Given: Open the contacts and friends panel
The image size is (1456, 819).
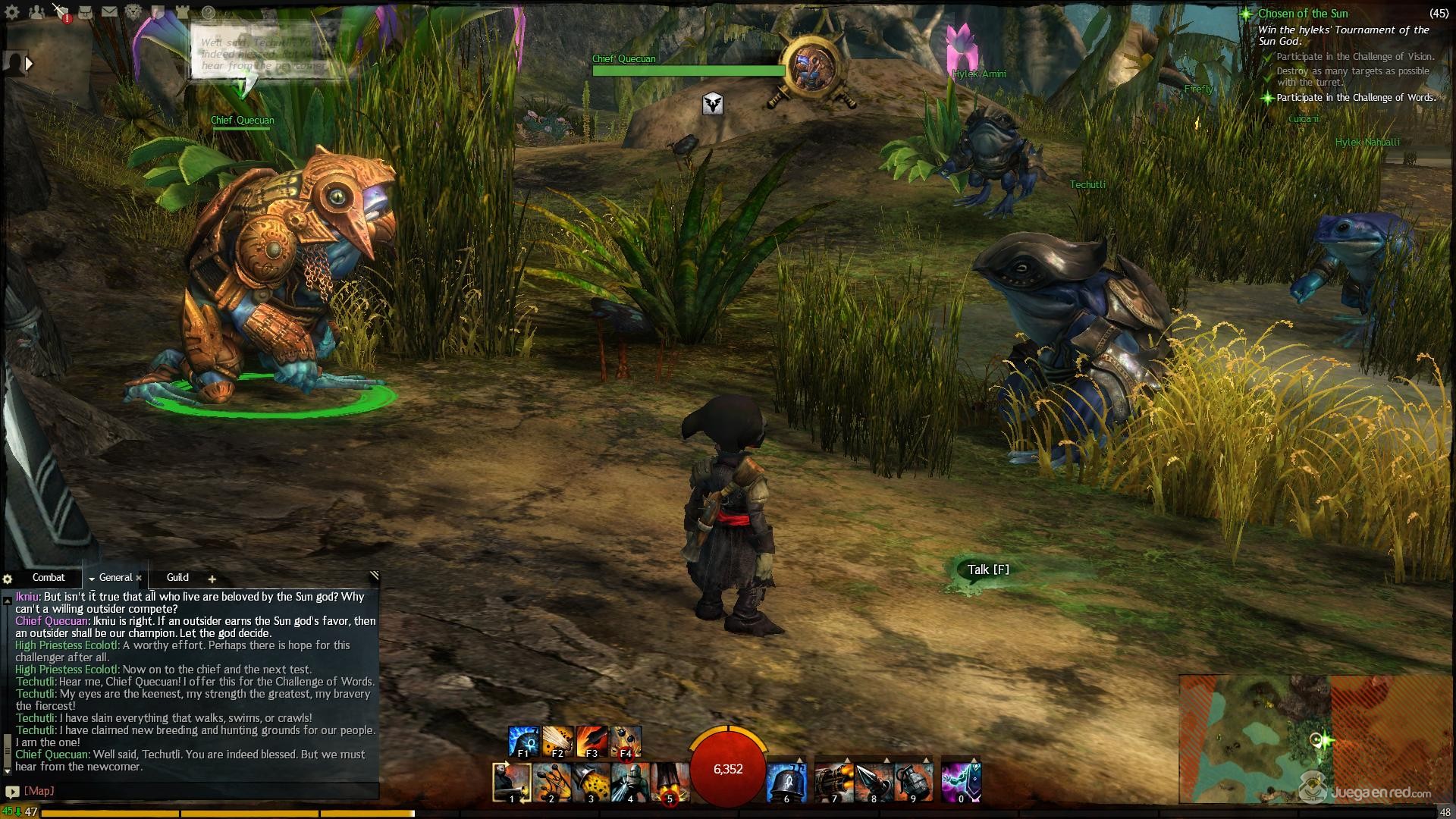Looking at the screenshot, I should pos(36,12).
